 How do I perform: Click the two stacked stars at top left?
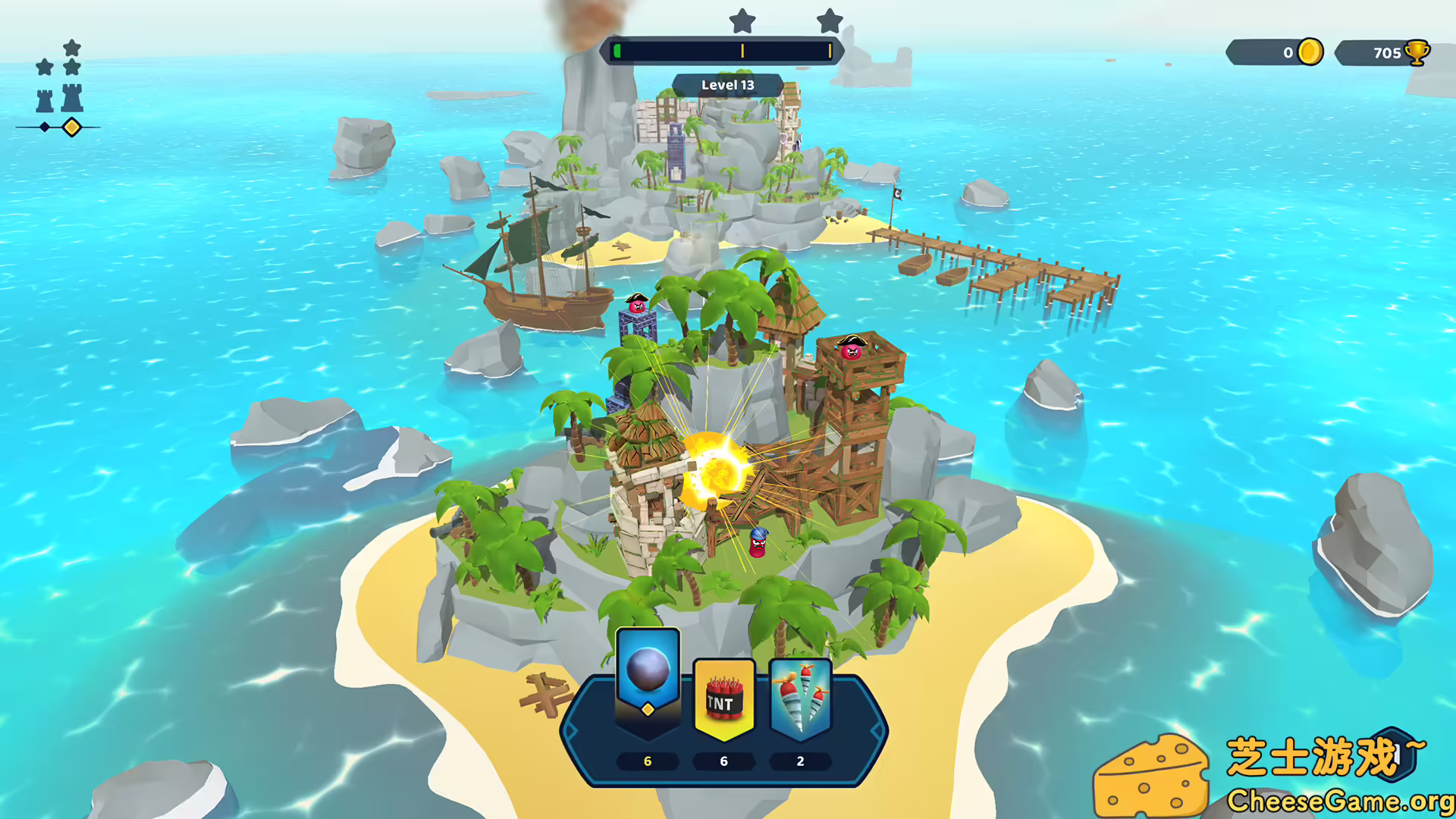coord(71,57)
